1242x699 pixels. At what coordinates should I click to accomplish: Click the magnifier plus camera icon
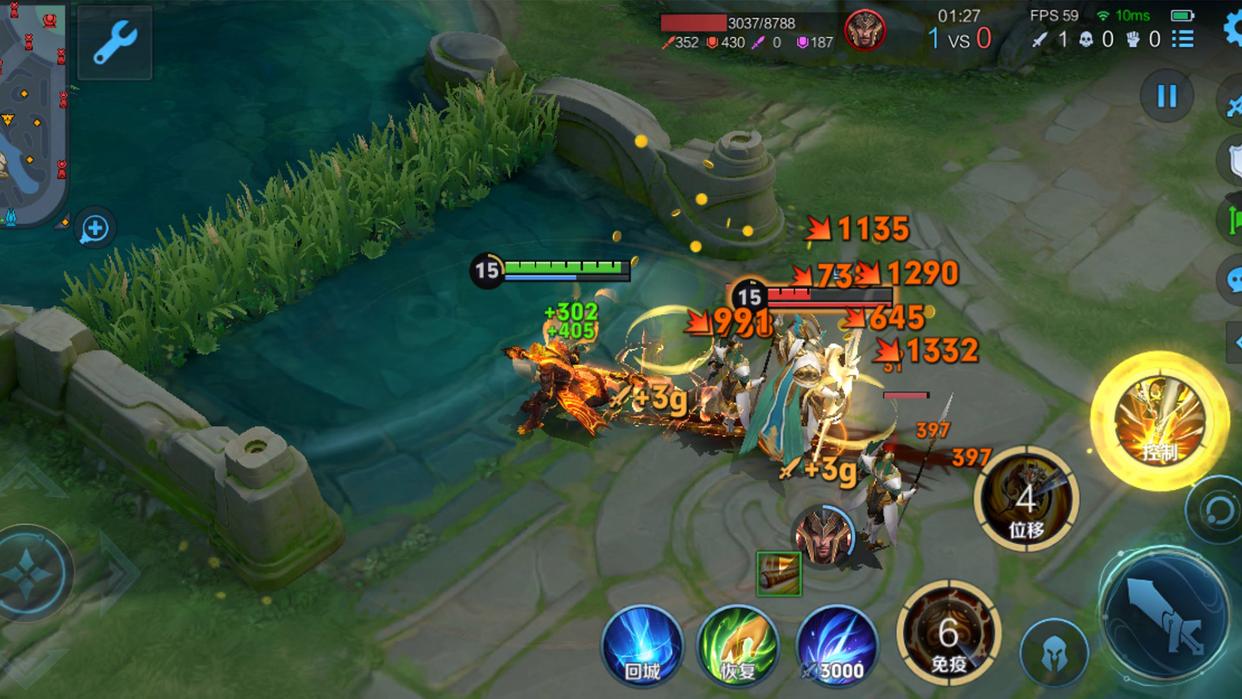coord(95,229)
